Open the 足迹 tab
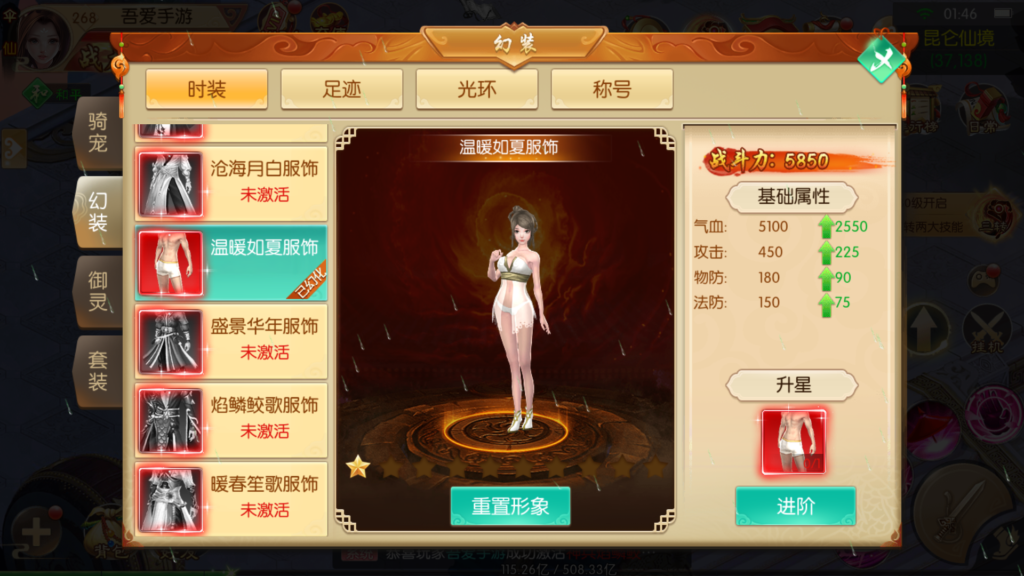 [x=342, y=90]
